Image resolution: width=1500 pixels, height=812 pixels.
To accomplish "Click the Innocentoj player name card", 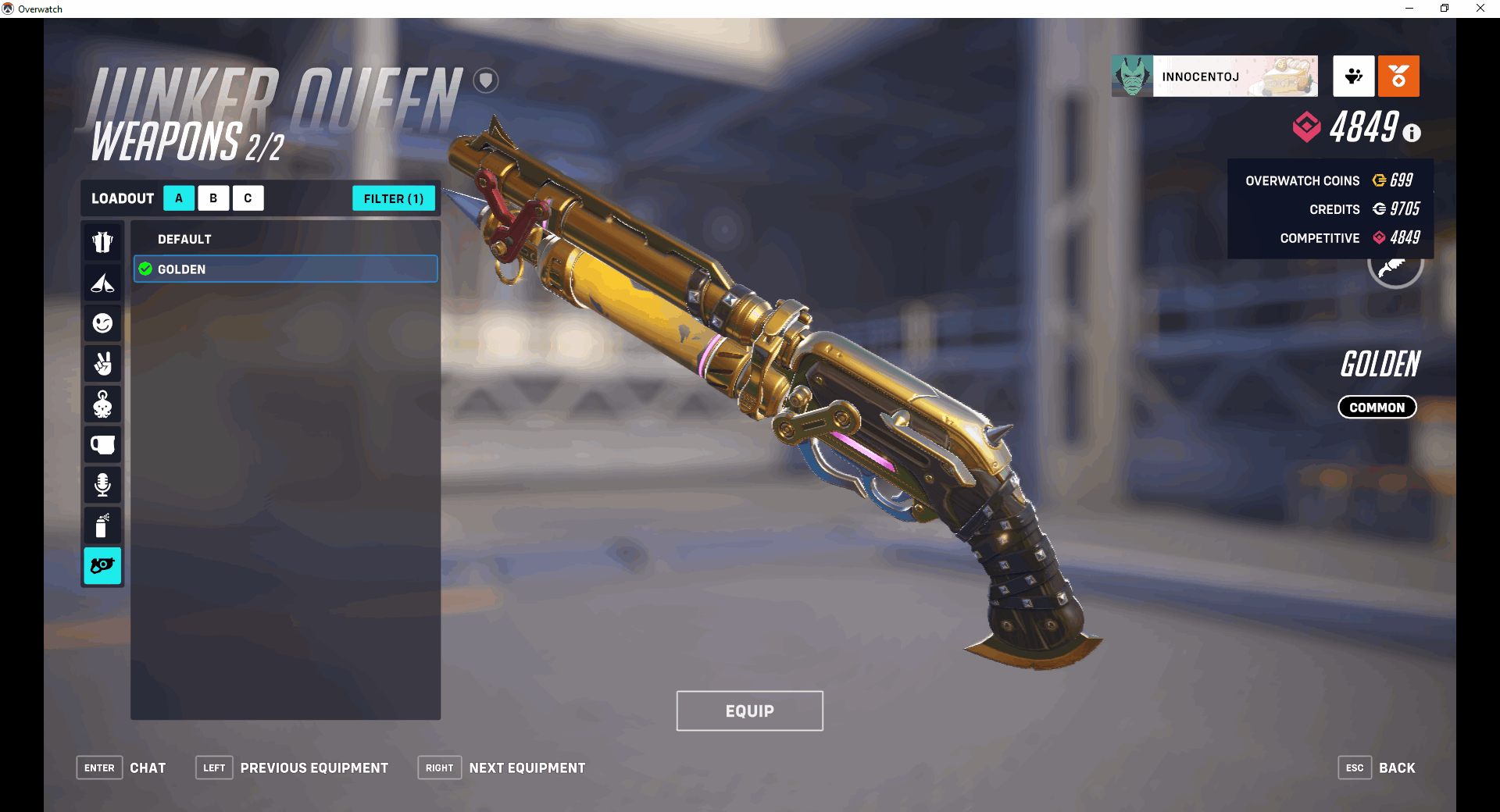I will click(1213, 76).
